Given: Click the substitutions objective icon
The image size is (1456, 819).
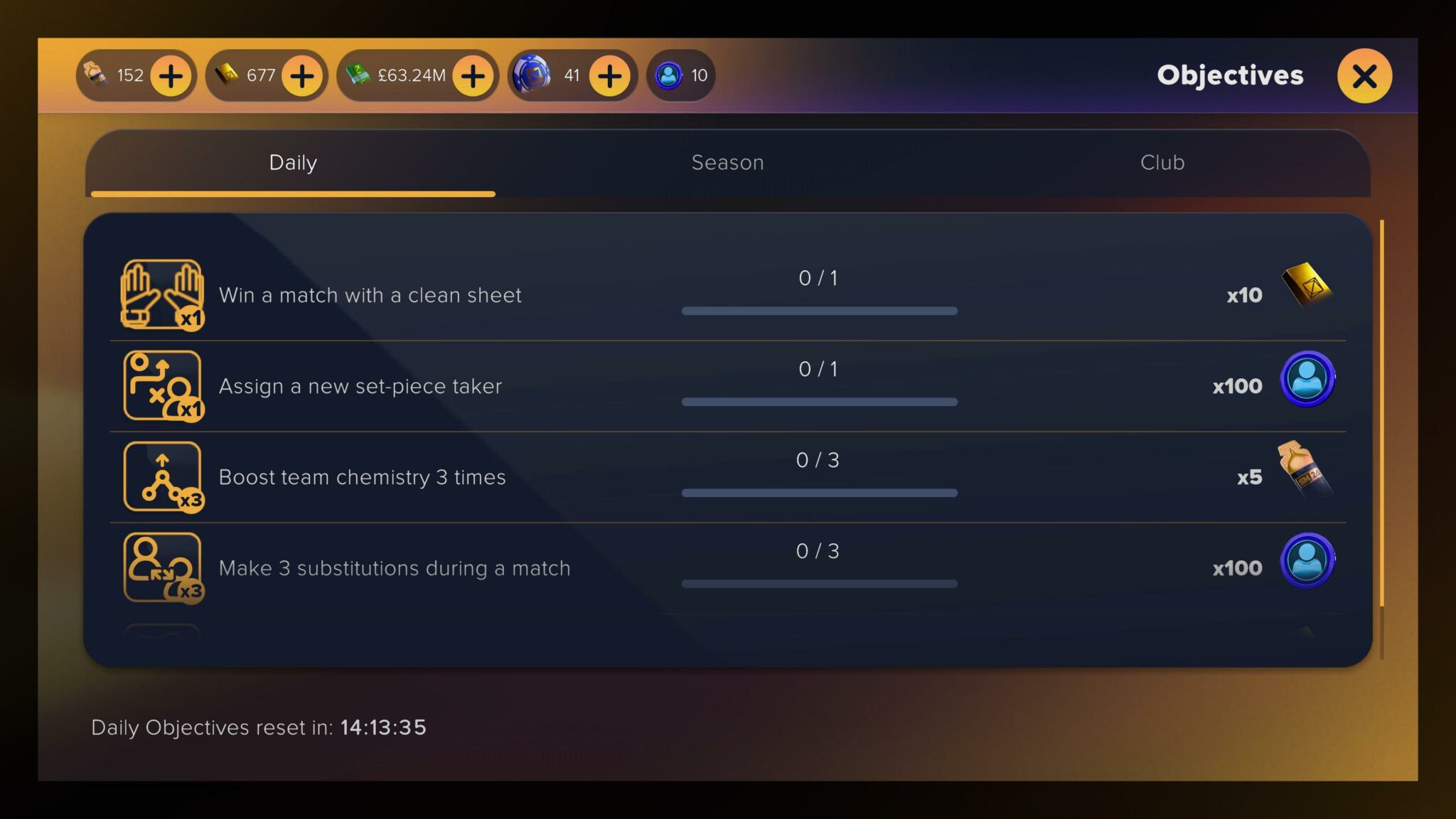Looking at the screenshot, I should (x=163, y=567).
